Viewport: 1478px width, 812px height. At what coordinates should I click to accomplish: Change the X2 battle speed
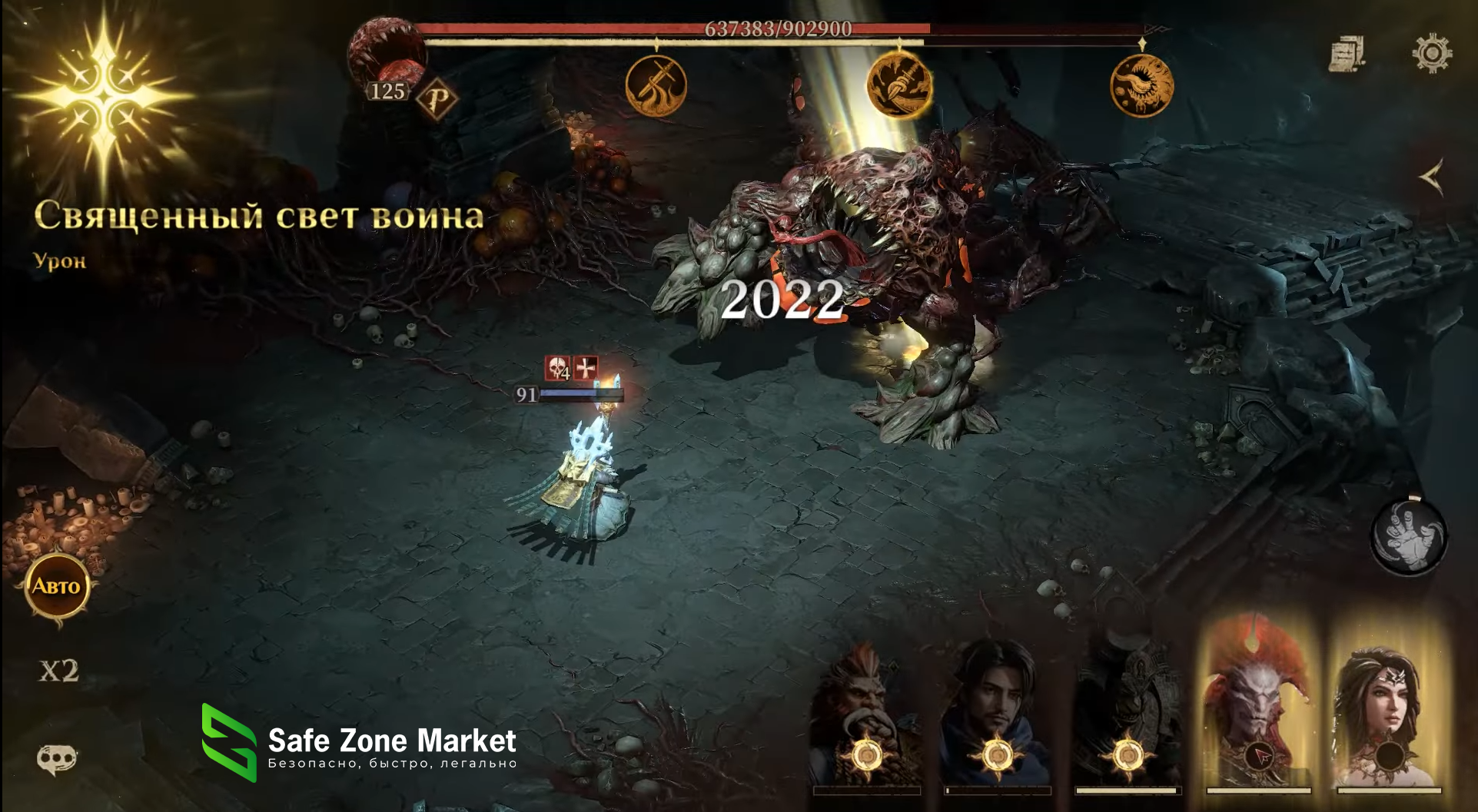click(x=59, y=671)
